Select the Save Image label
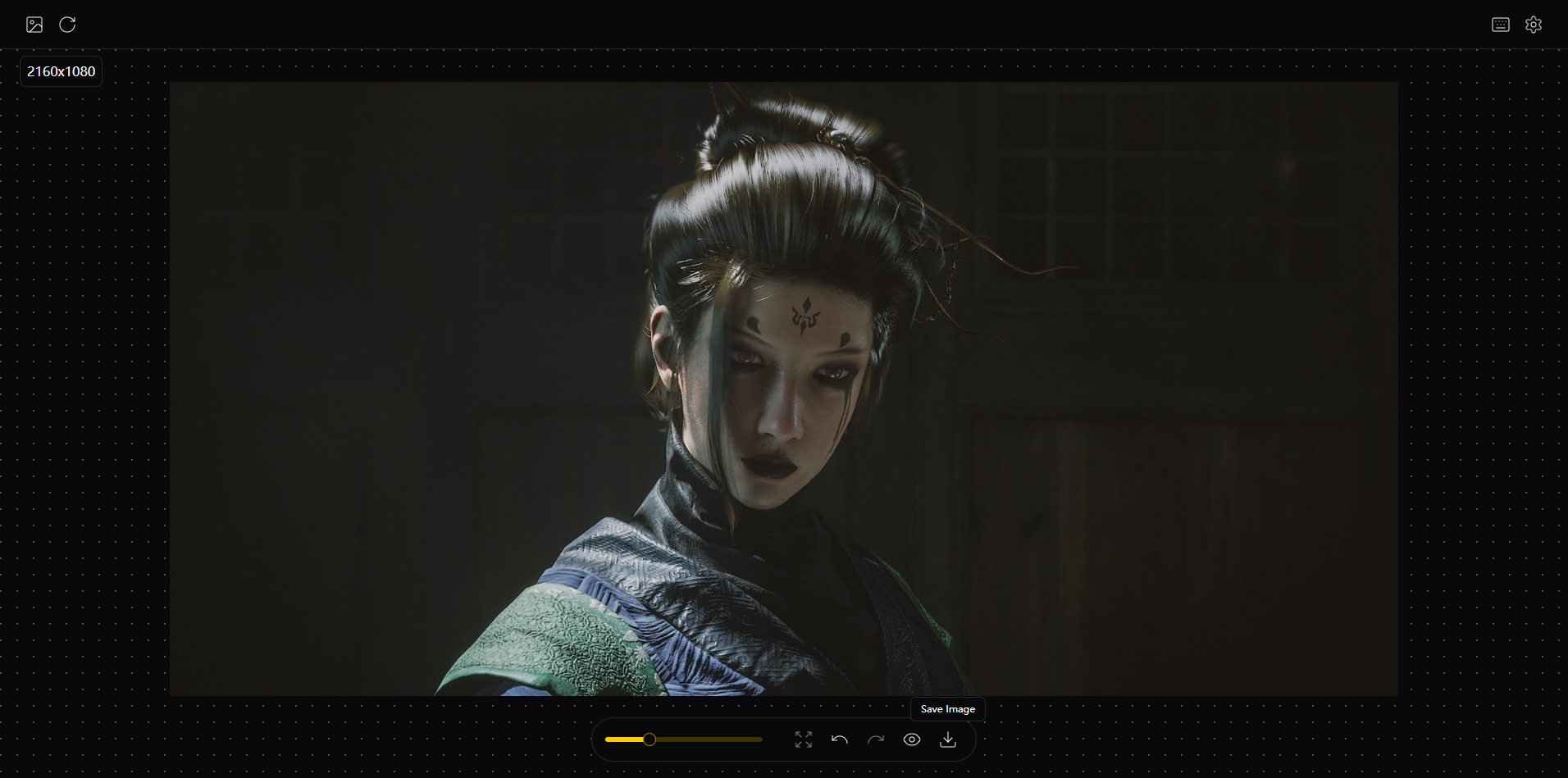This screenshot has width=1568, height=778. tap(947, 708)
